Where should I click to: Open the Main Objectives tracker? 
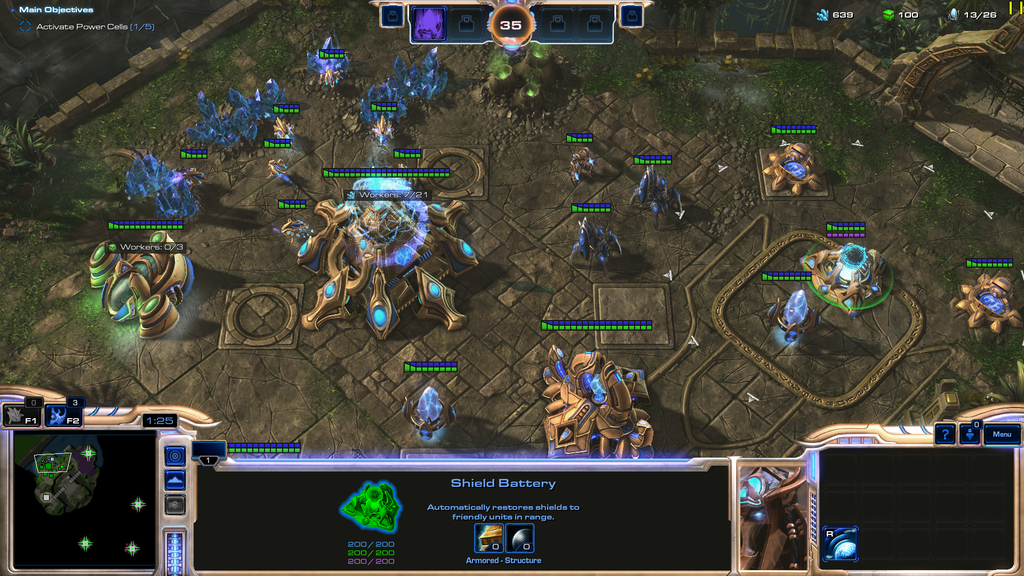click(x=56, y=10)
